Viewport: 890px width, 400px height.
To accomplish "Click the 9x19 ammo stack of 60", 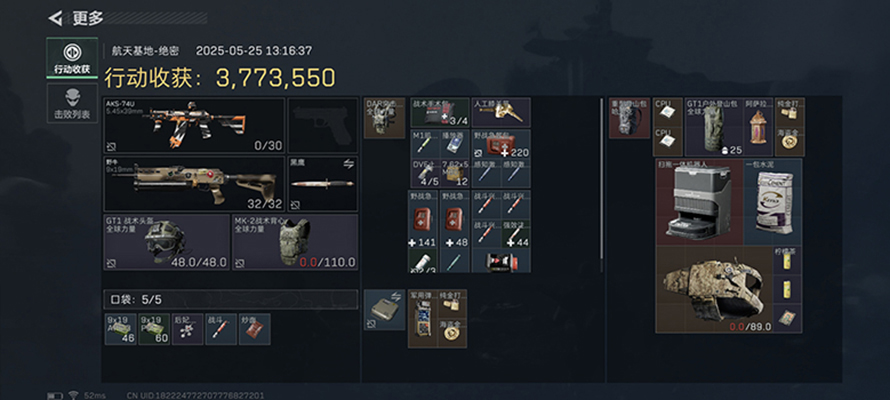I will 153,329.
